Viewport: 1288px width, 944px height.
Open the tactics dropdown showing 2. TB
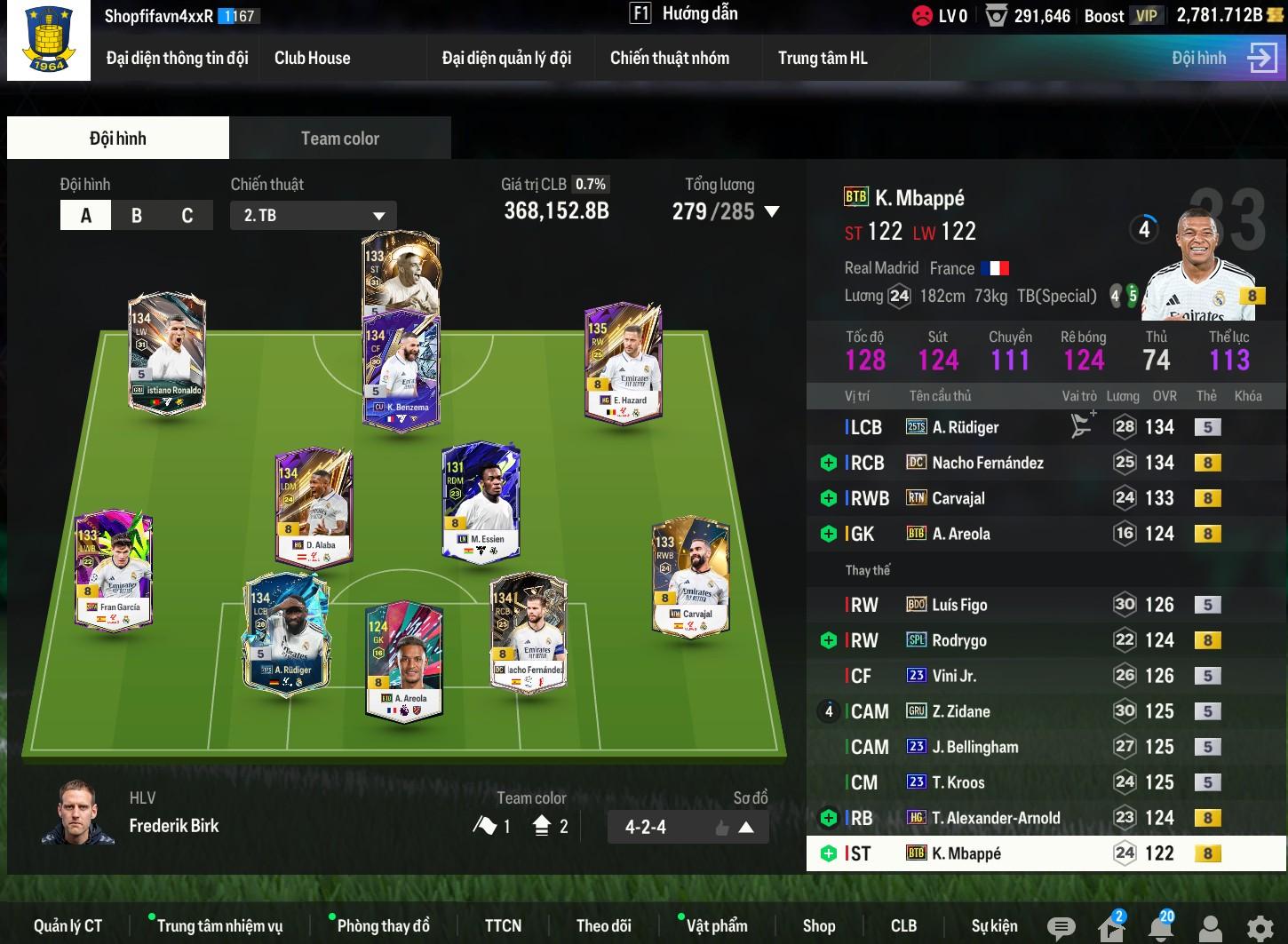tap(314, 216)
